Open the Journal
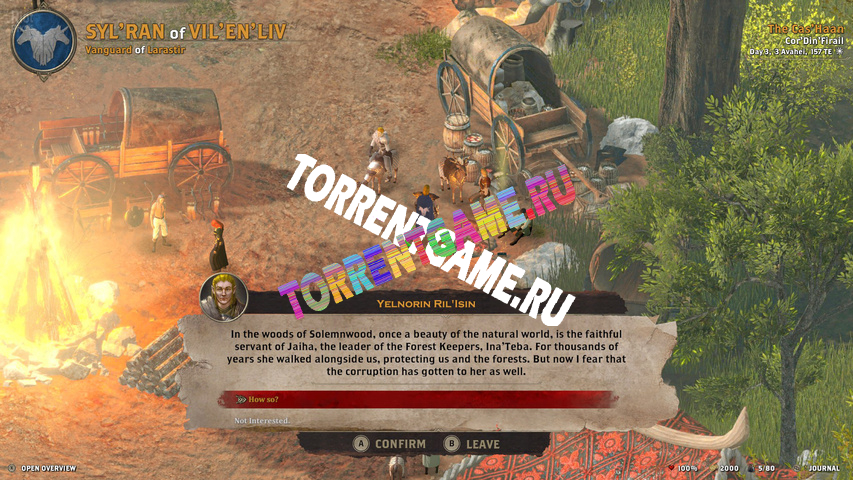Screen dimensions: 853x480 coord(821,467)
